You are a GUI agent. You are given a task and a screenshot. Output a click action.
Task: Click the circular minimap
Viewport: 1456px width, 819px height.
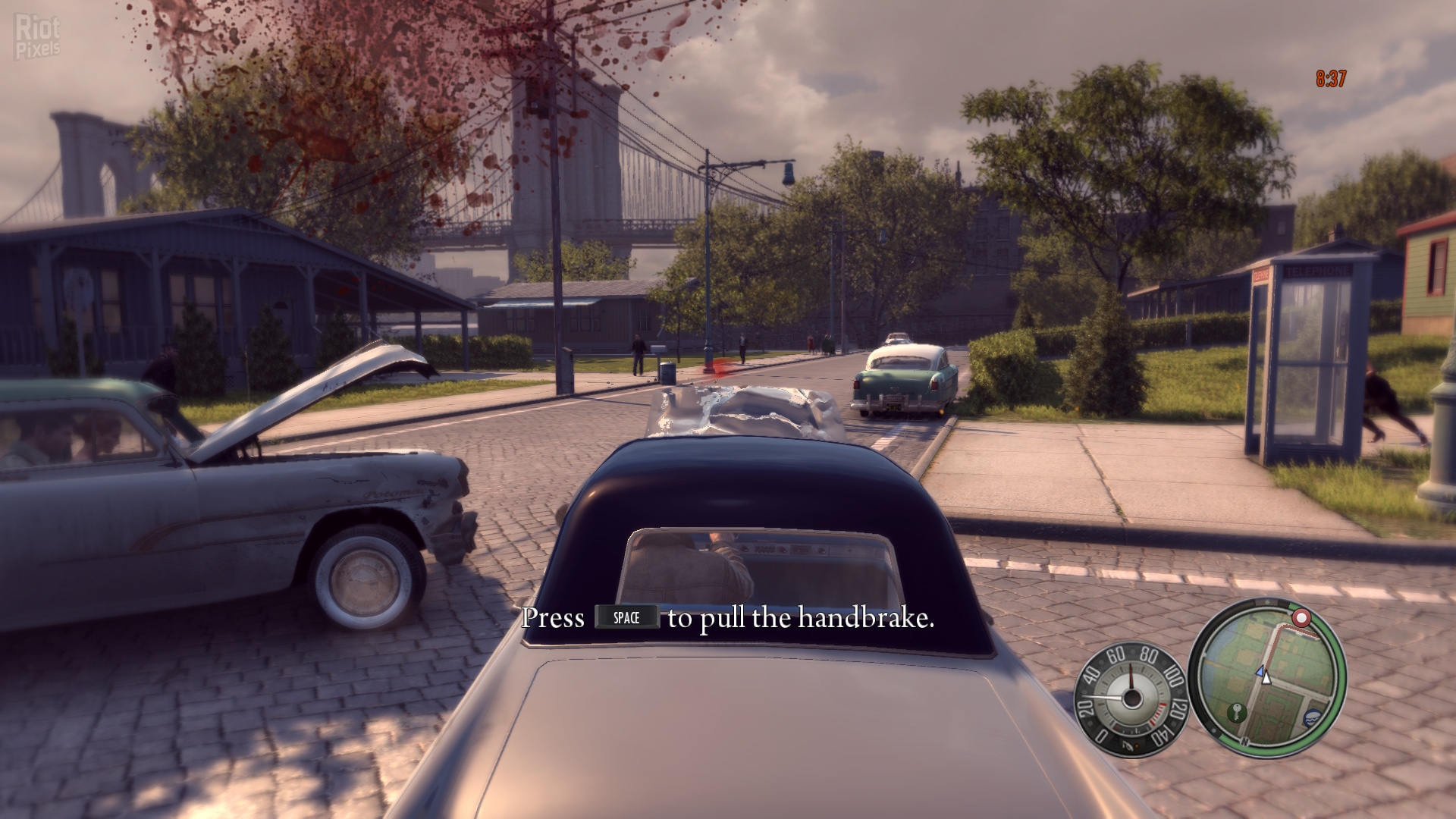click(x=1267, y=677)
